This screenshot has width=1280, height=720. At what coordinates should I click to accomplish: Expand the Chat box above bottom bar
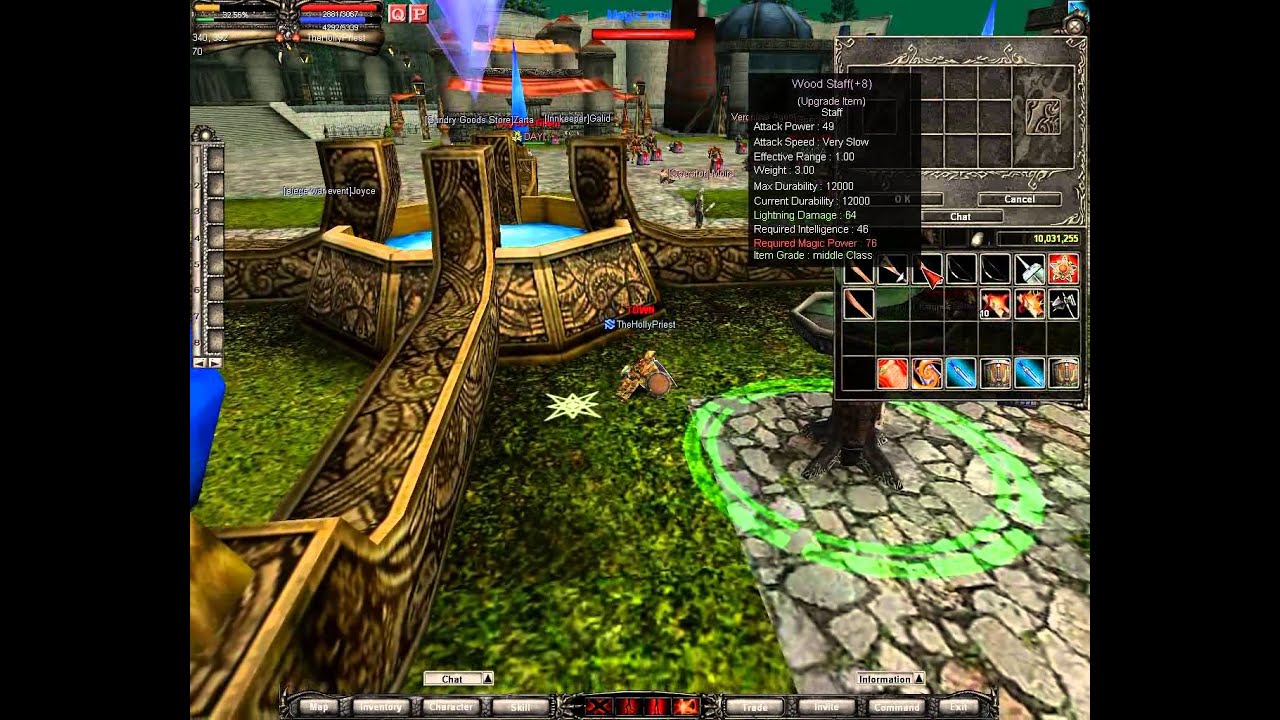pos(488,679)
